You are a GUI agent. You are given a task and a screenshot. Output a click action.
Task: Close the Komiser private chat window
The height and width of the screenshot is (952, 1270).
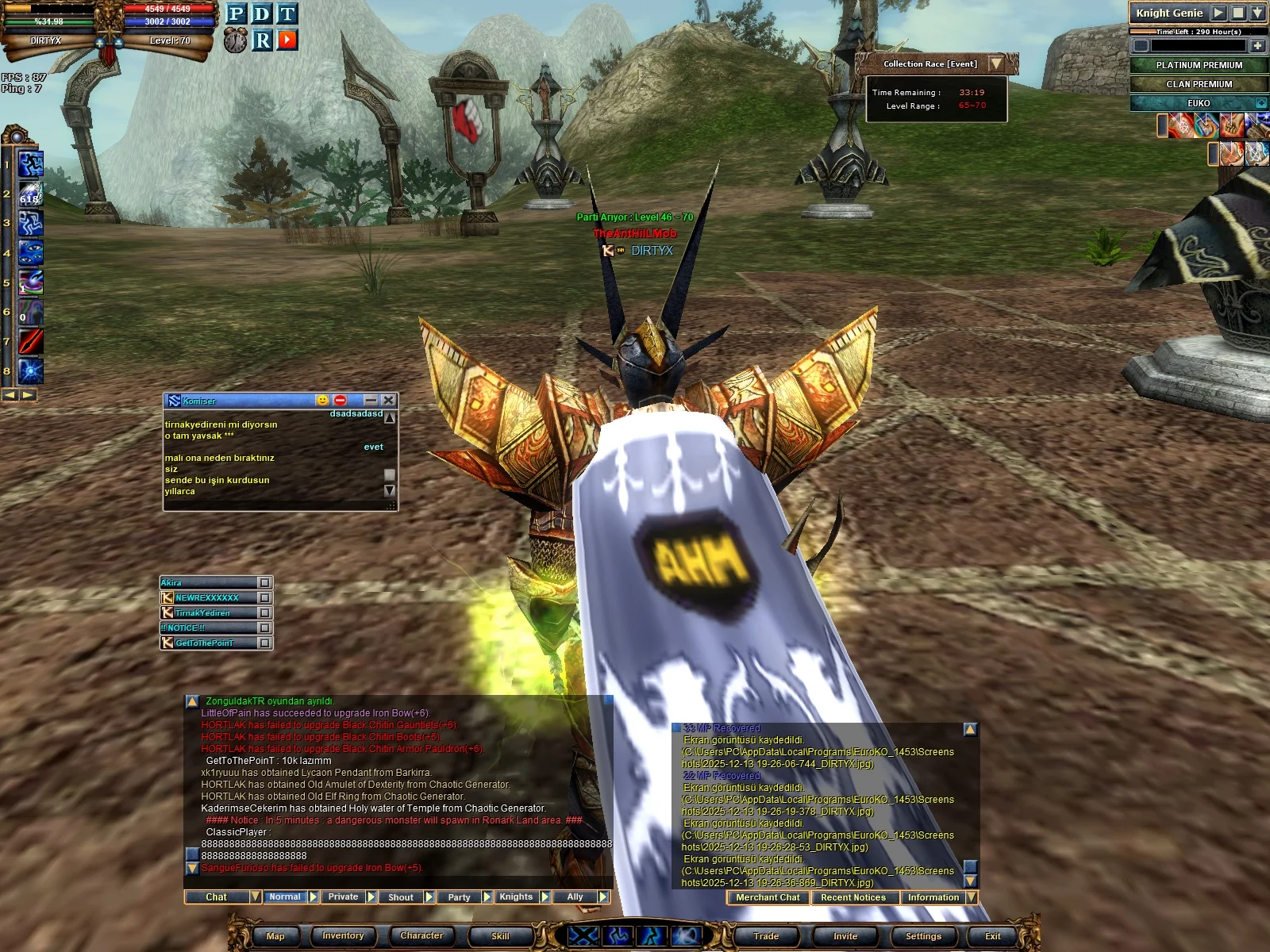(x=388, y=401)
